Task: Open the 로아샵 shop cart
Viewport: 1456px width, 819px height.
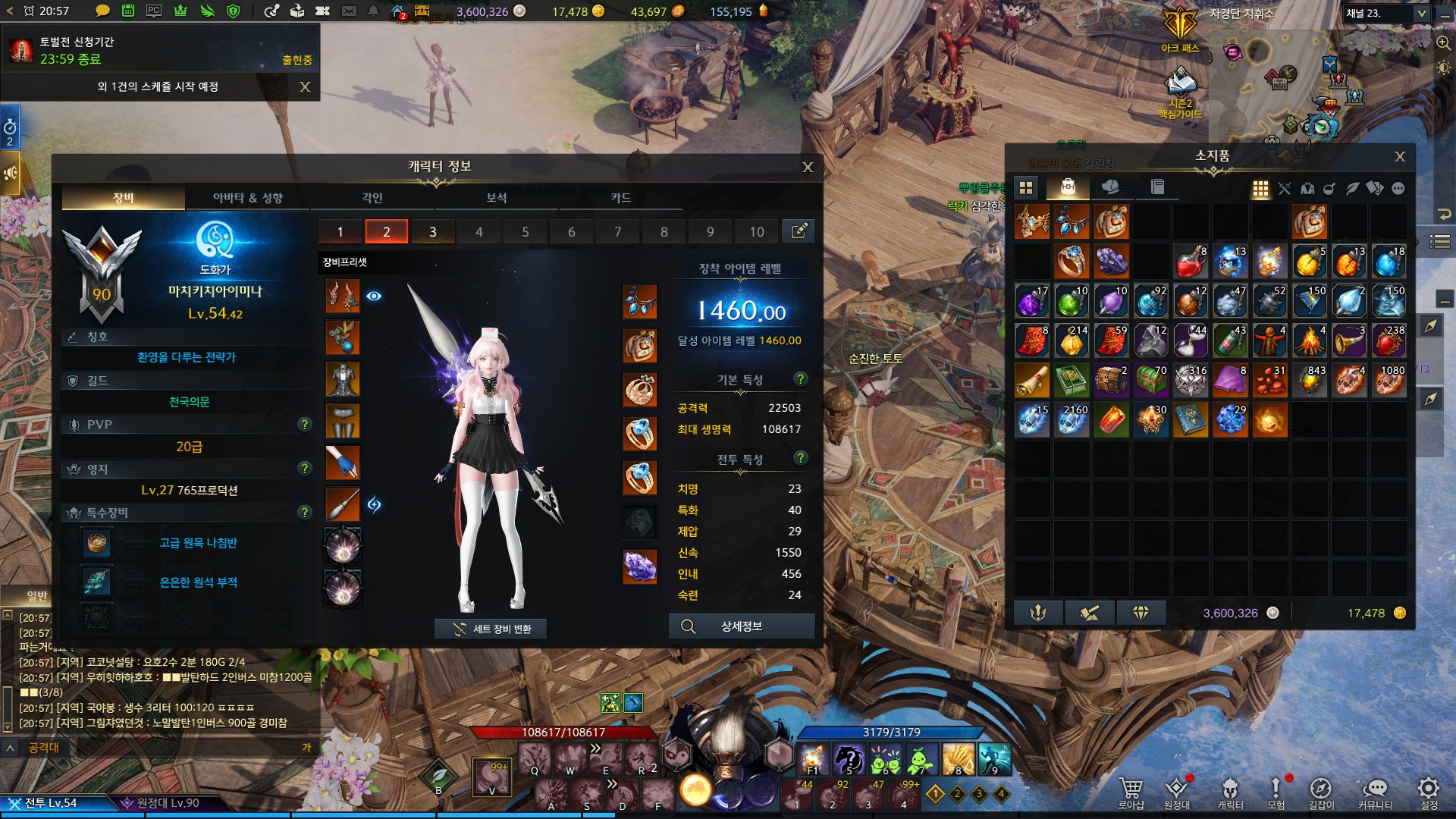Action: (1131, 792)
